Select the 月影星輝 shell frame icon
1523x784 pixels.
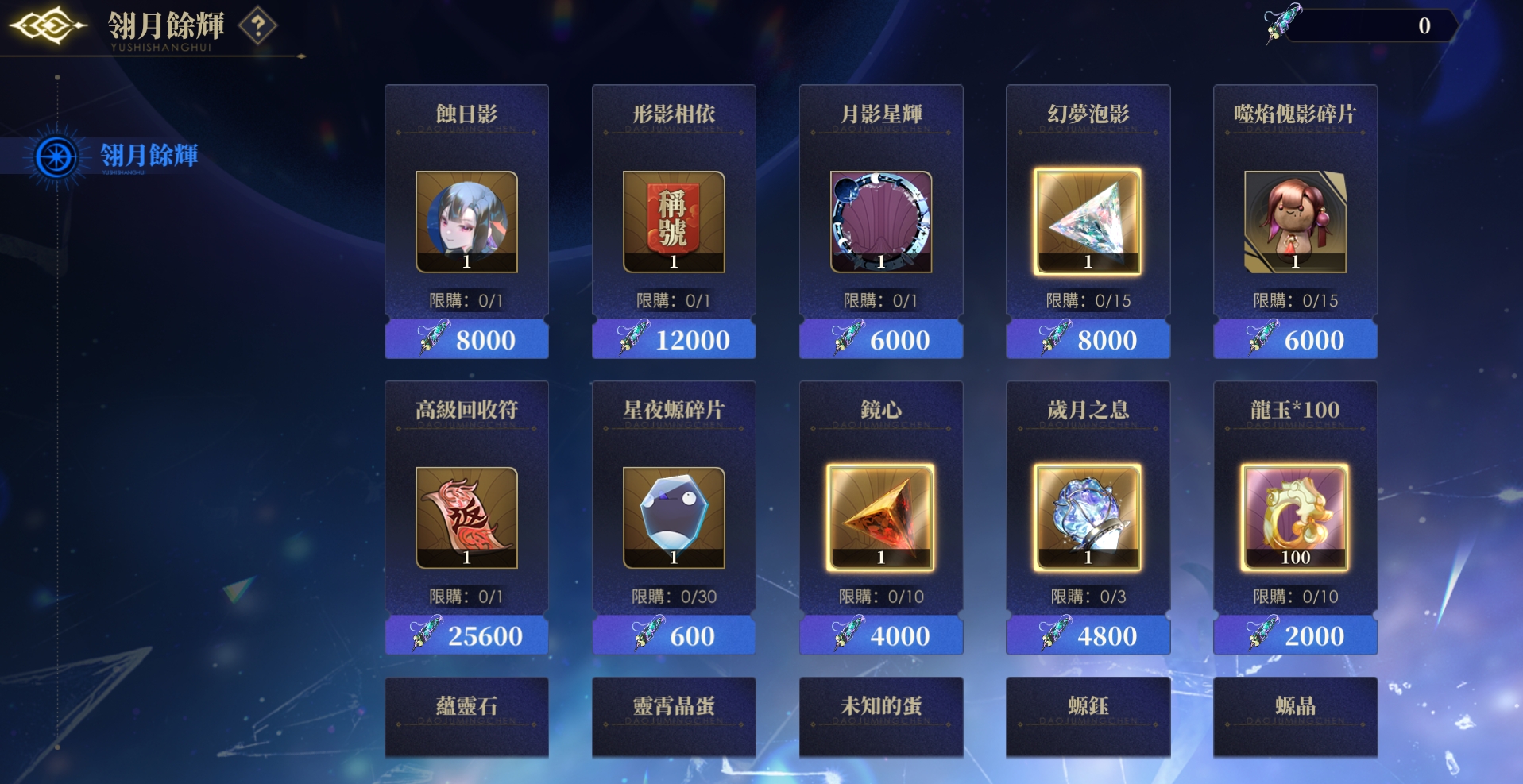click(881, 222)
